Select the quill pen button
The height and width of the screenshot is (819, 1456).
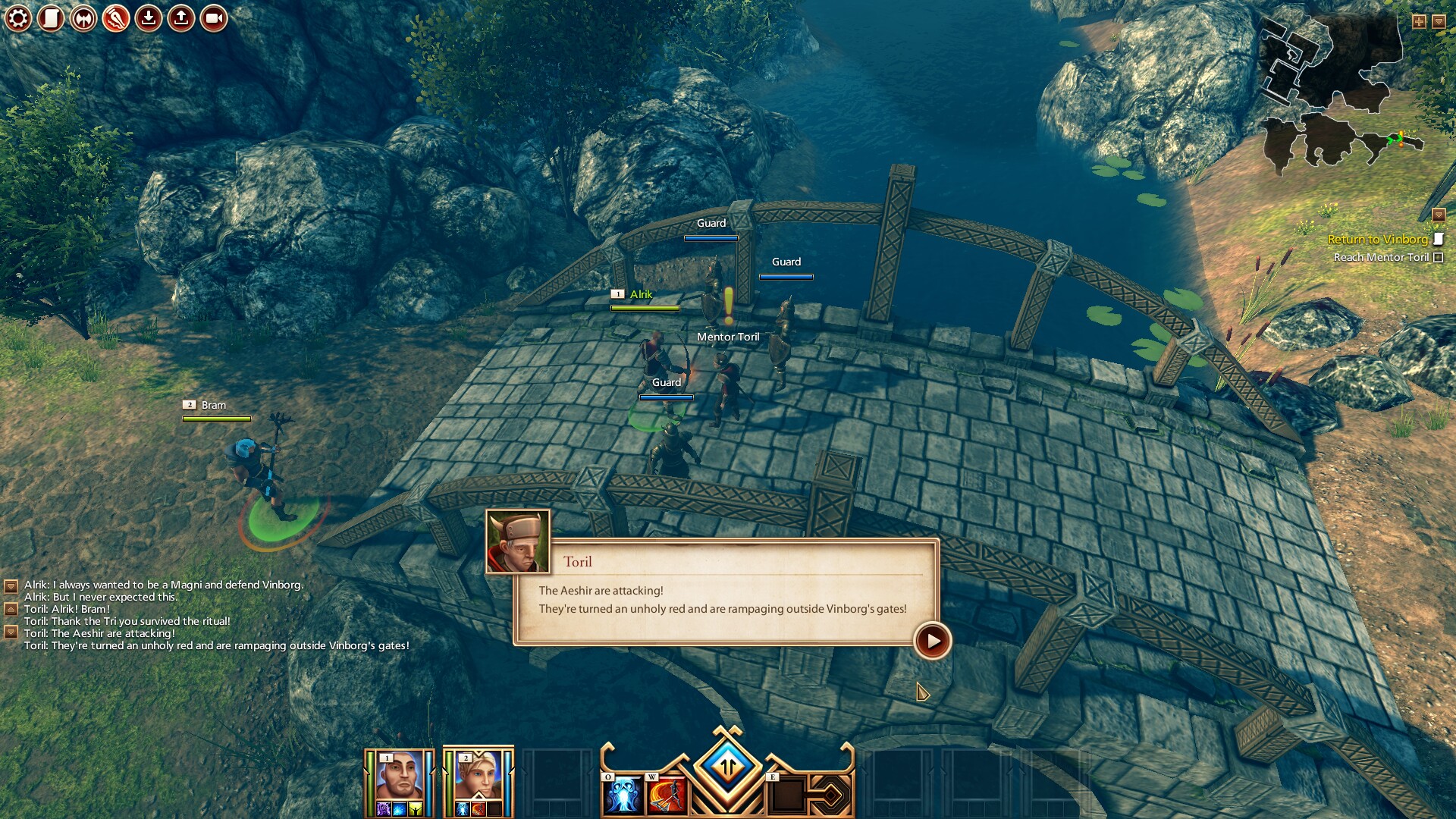click(x=116, y=18)
